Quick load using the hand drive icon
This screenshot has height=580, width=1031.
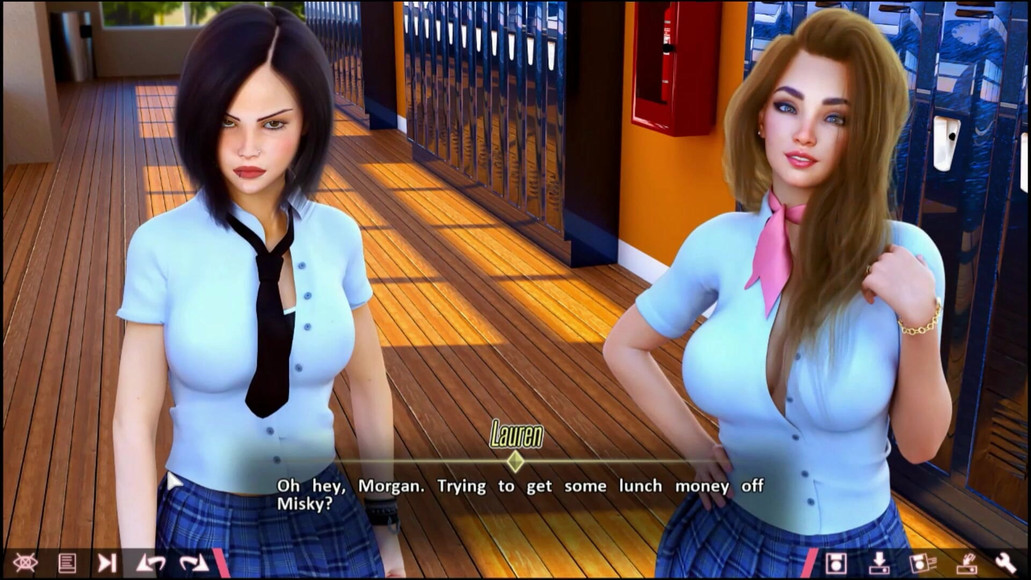[x=965, y=562]
